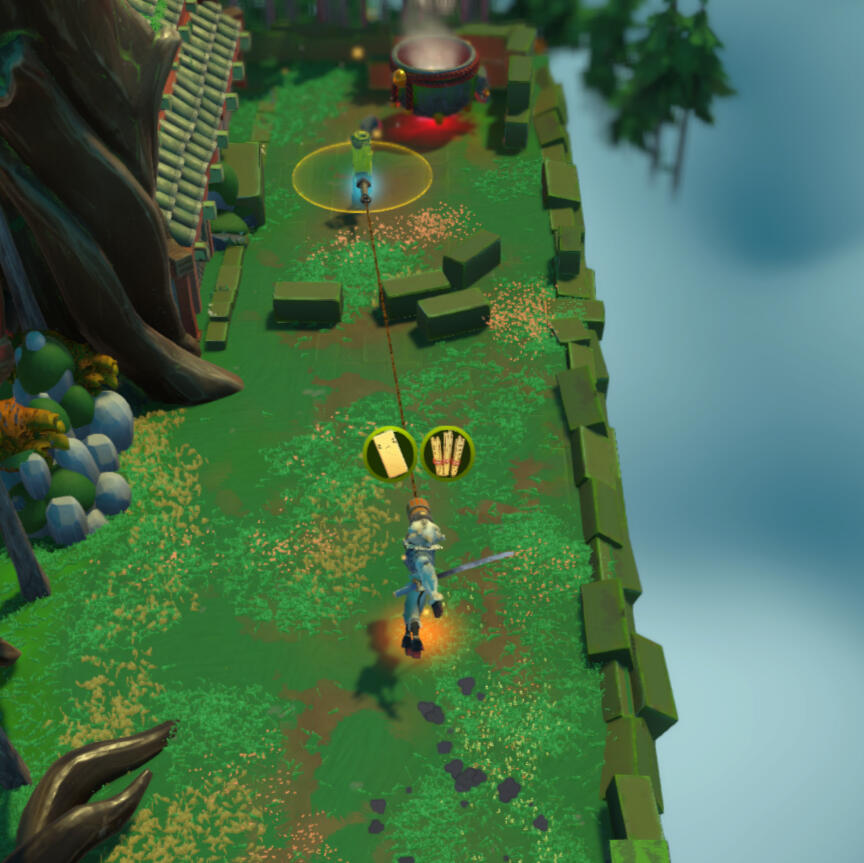Select the bundled sticks icon
This screenshot has height=863, width=864.
point(447,453)
